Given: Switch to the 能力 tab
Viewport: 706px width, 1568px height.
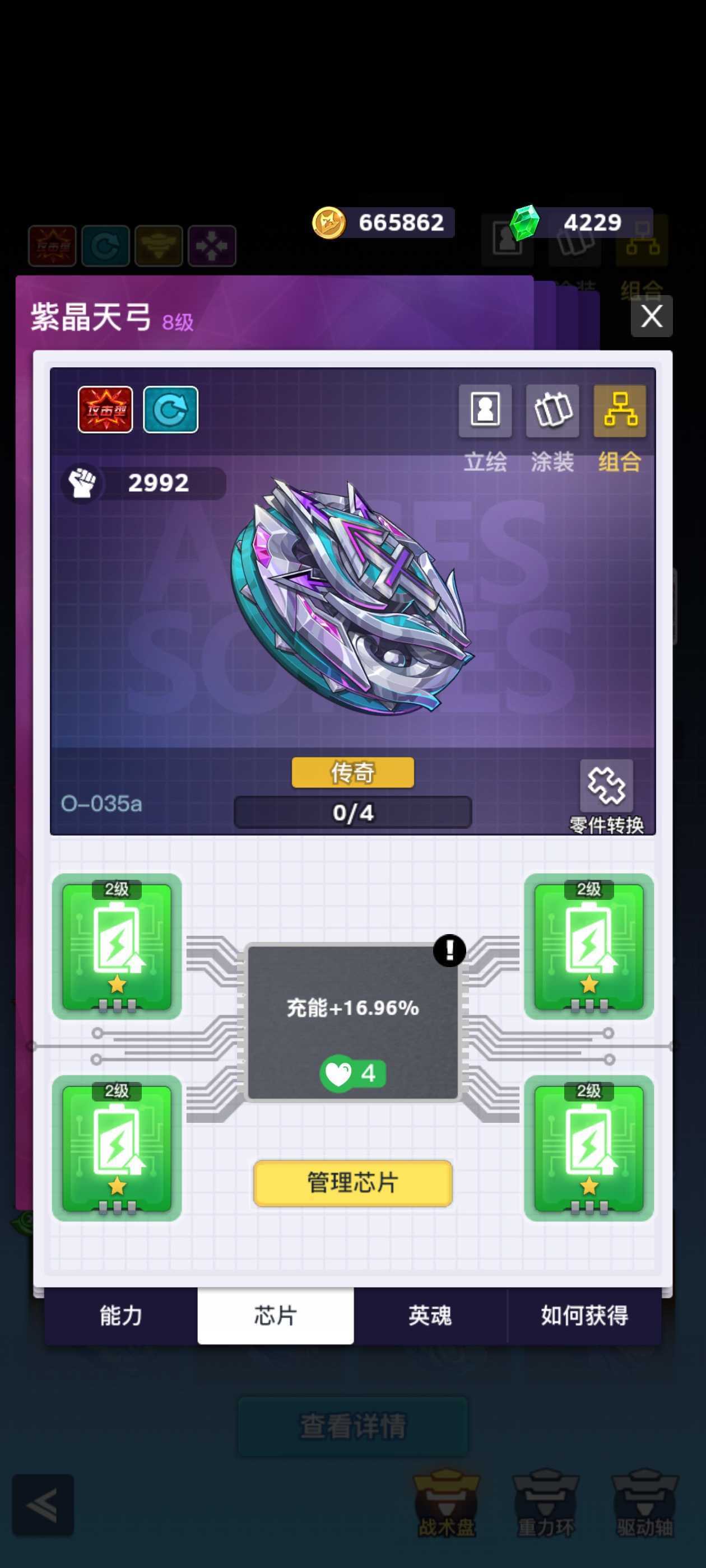Looking at the screenshot, I should point(120,1315).
